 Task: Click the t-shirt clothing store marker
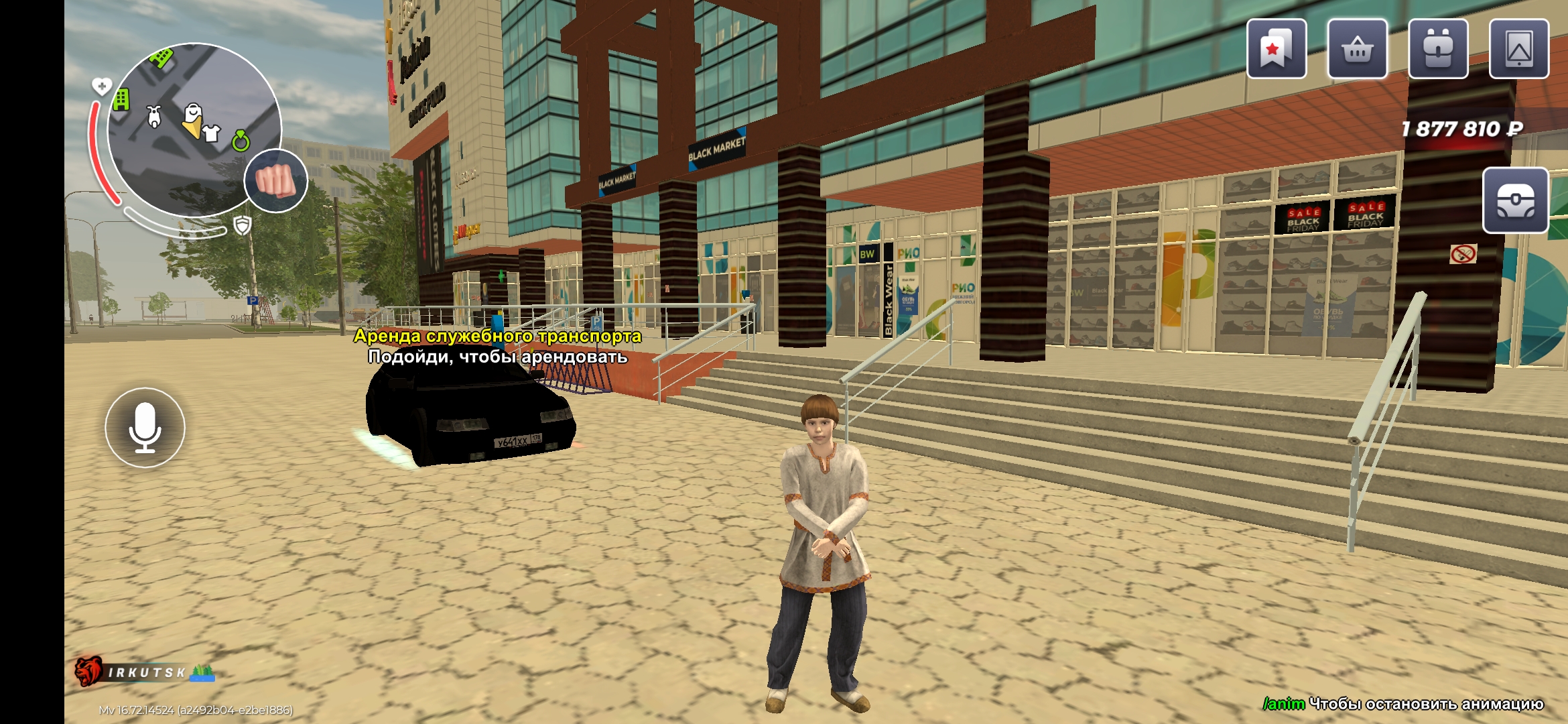[x=212, y=133]
